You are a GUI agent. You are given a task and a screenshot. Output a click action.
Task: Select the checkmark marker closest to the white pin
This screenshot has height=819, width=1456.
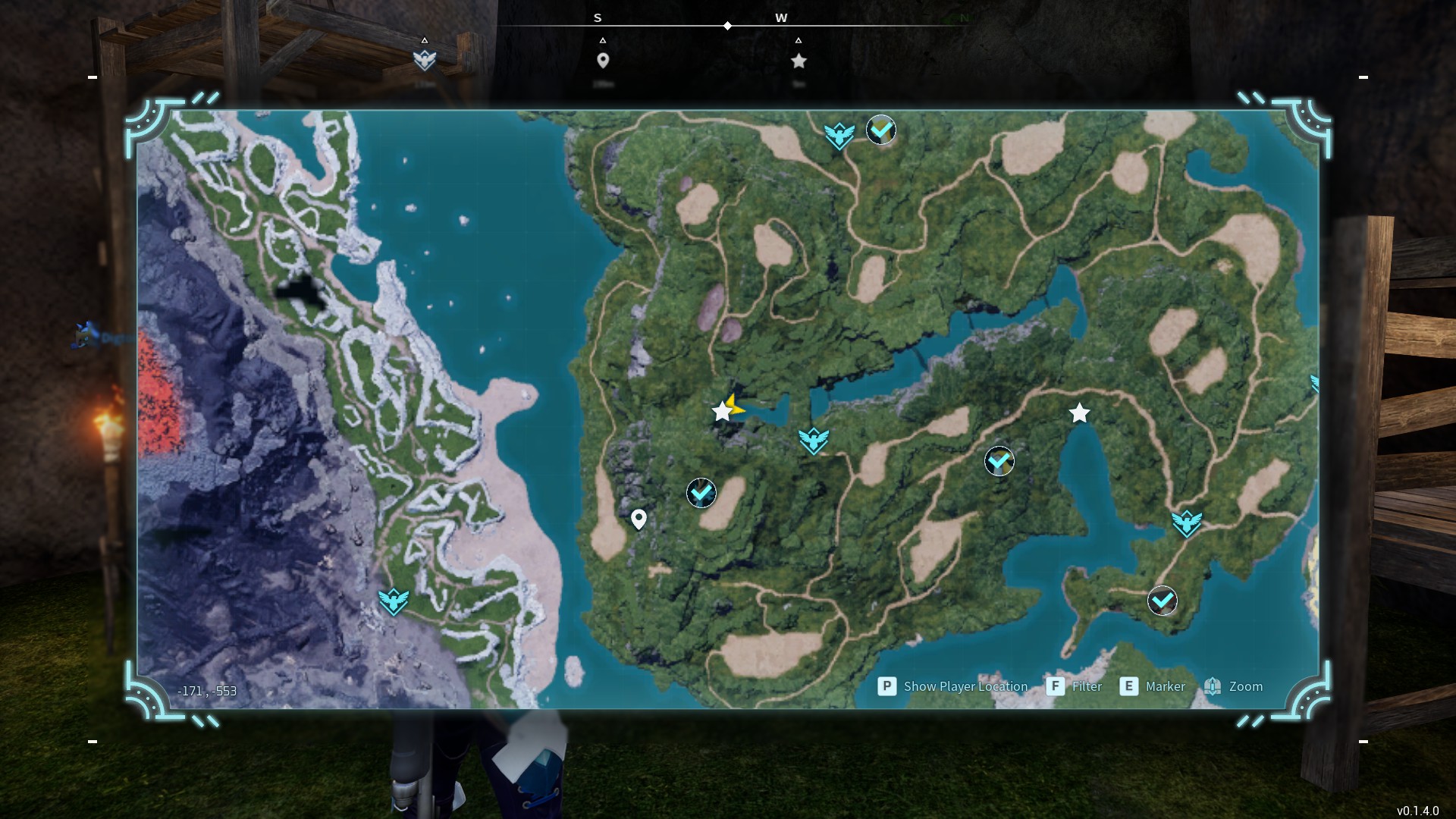pos(701,493)
